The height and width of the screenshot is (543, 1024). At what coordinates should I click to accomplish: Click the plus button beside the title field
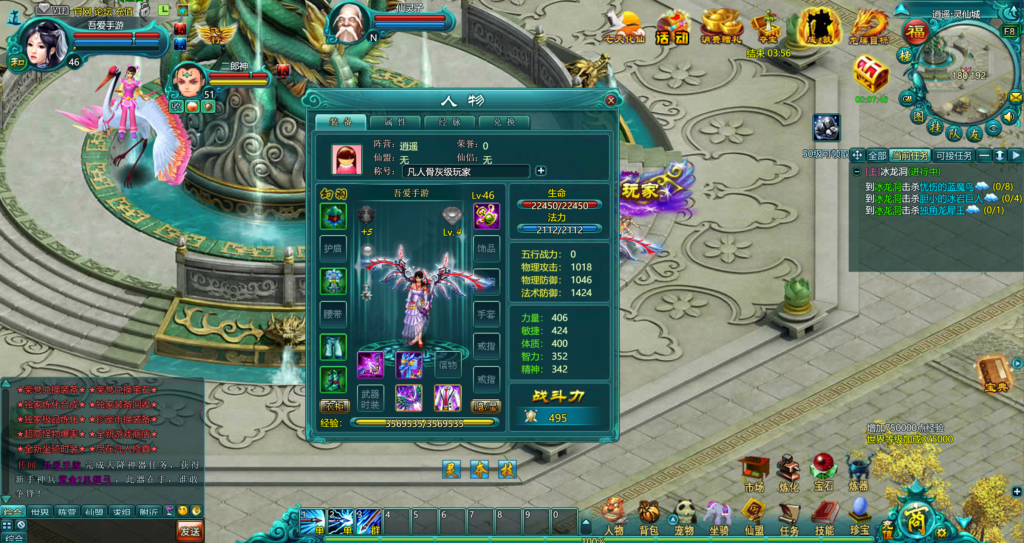541,171
